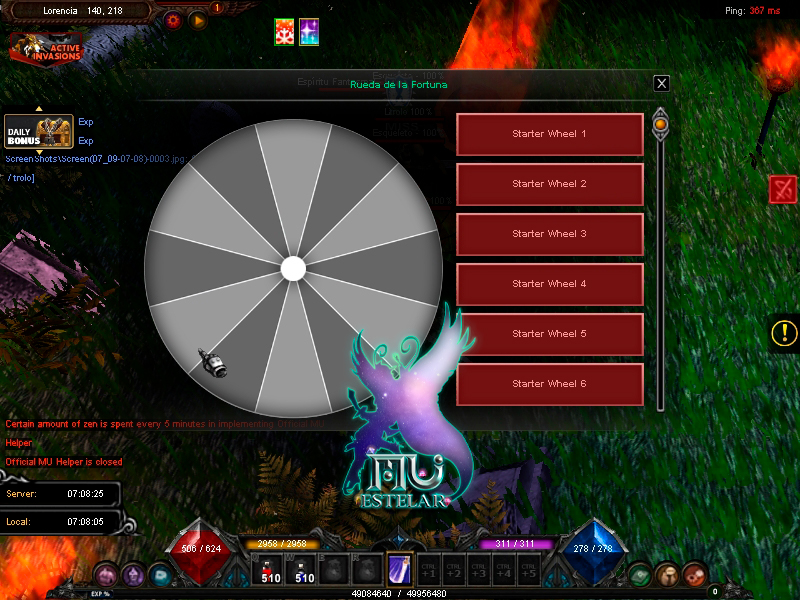The width and height of the screenshot is (800, 600).
Task: Choose Starter Wheel 2
Action: [x=549, y=184]
